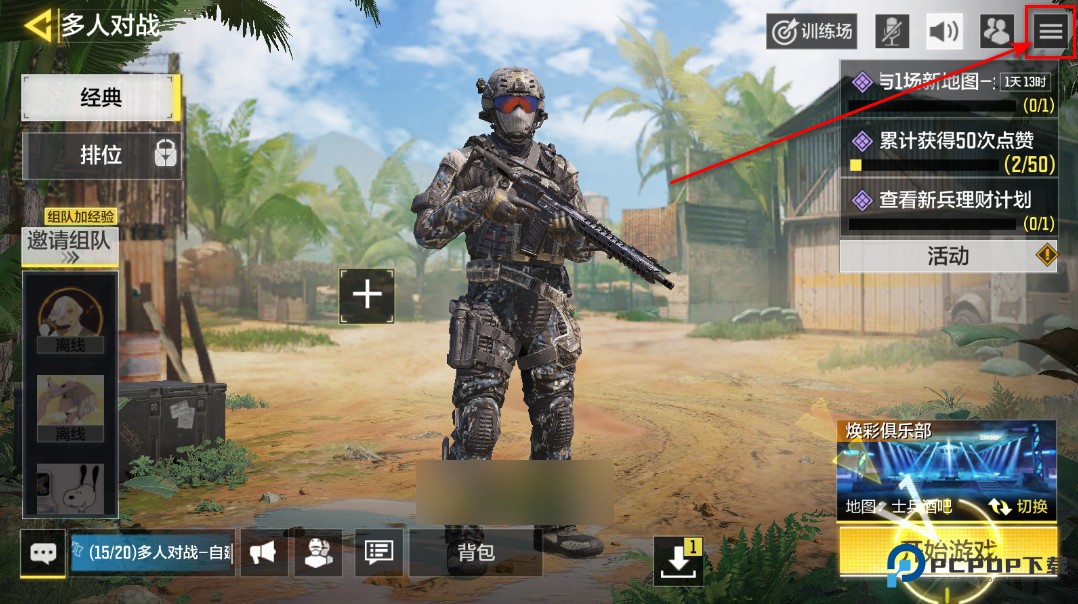Open the 邀请组队 invite team panel
Viewport: 1078px width, 604px height.
point(70,242)
